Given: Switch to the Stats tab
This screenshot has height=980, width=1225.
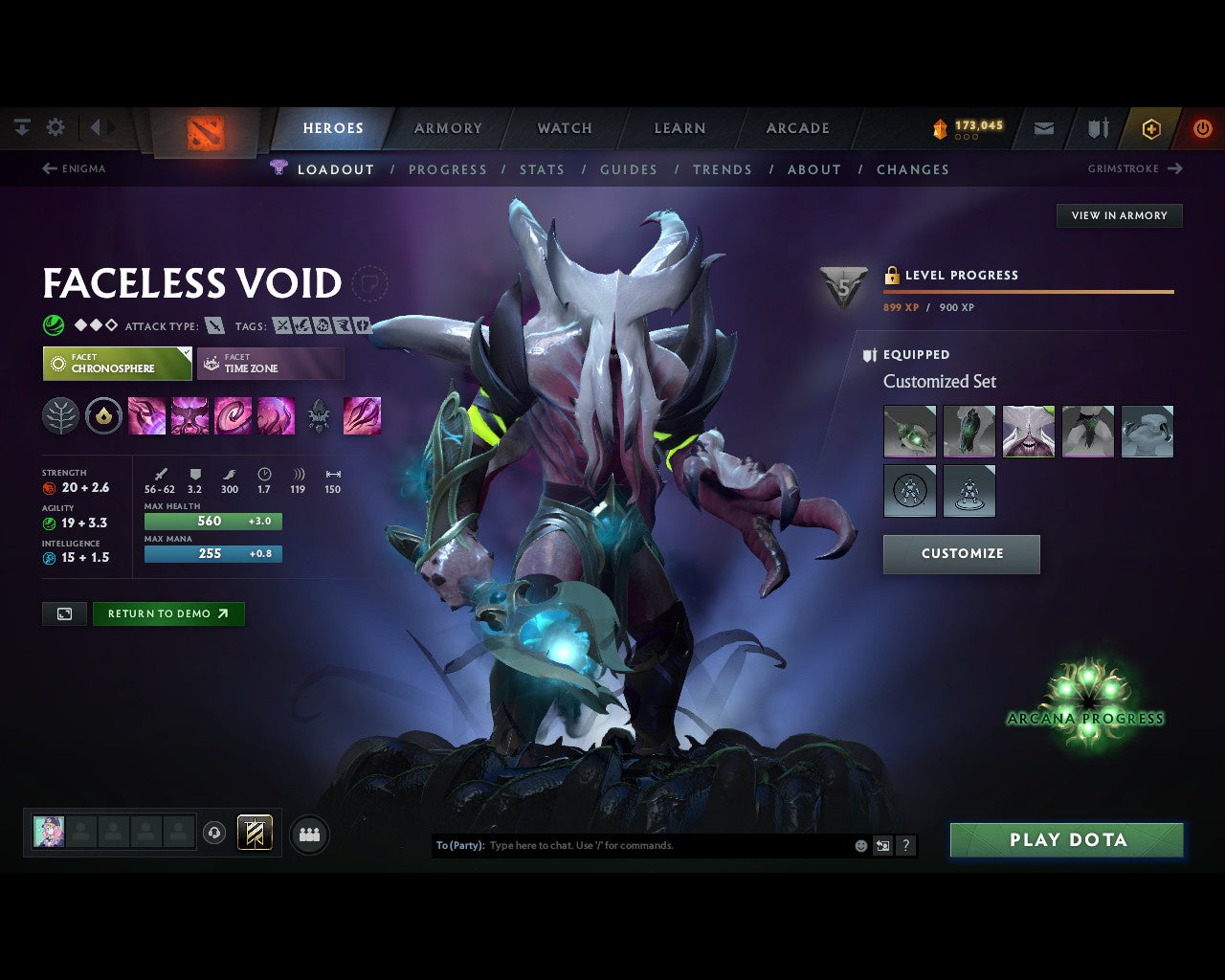Looking at the screenshot, I should pyautogui.click(x=543, y=169).
